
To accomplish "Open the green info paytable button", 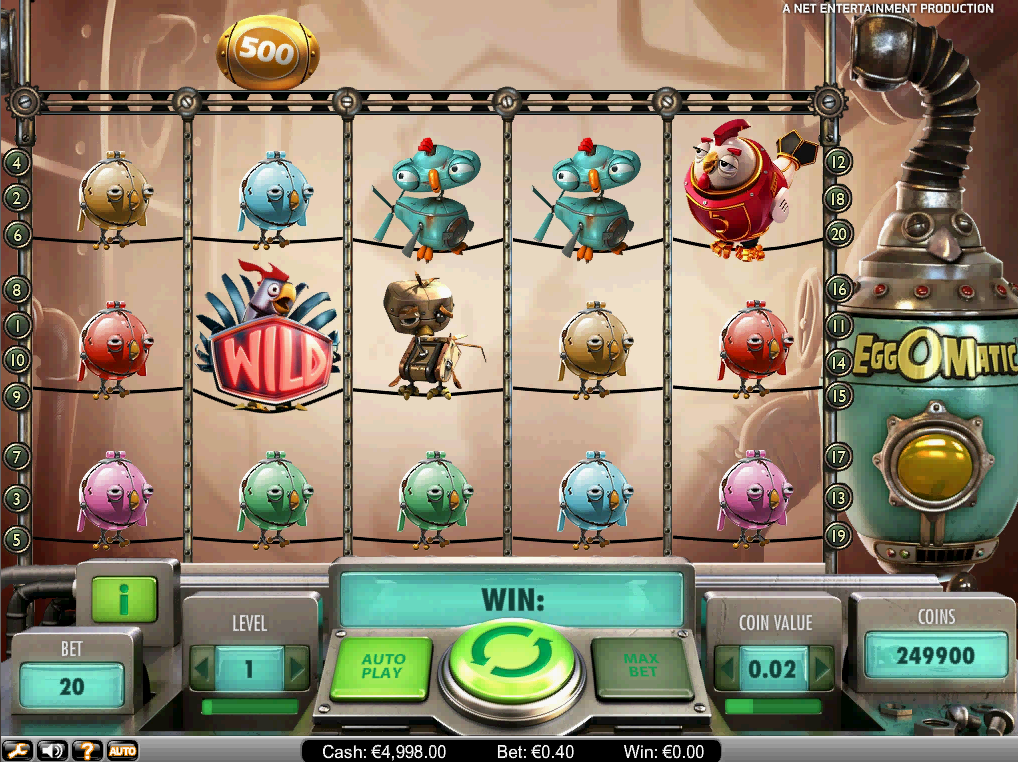I will (124, 599).
